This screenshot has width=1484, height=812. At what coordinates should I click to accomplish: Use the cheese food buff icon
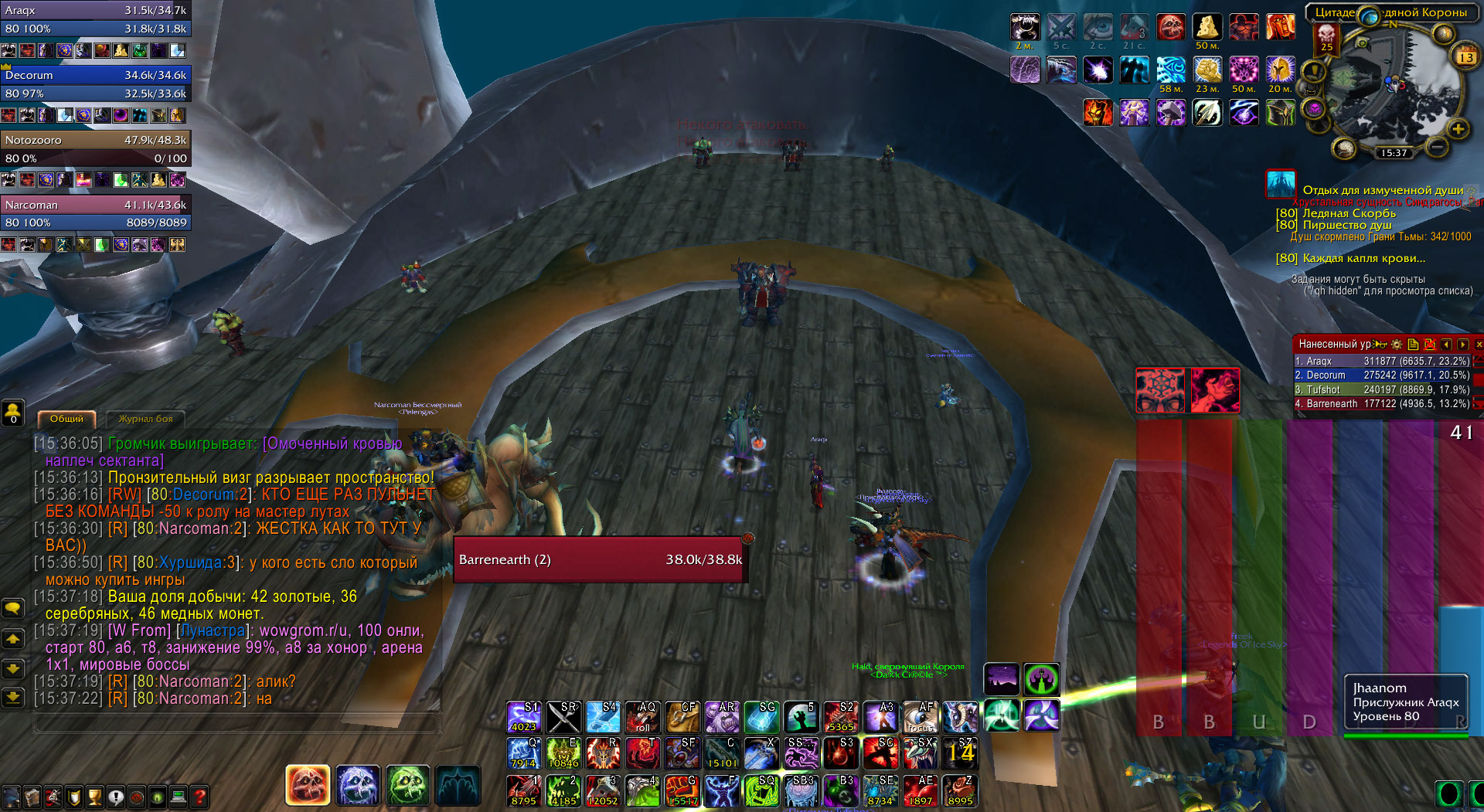click(1207, 27)
